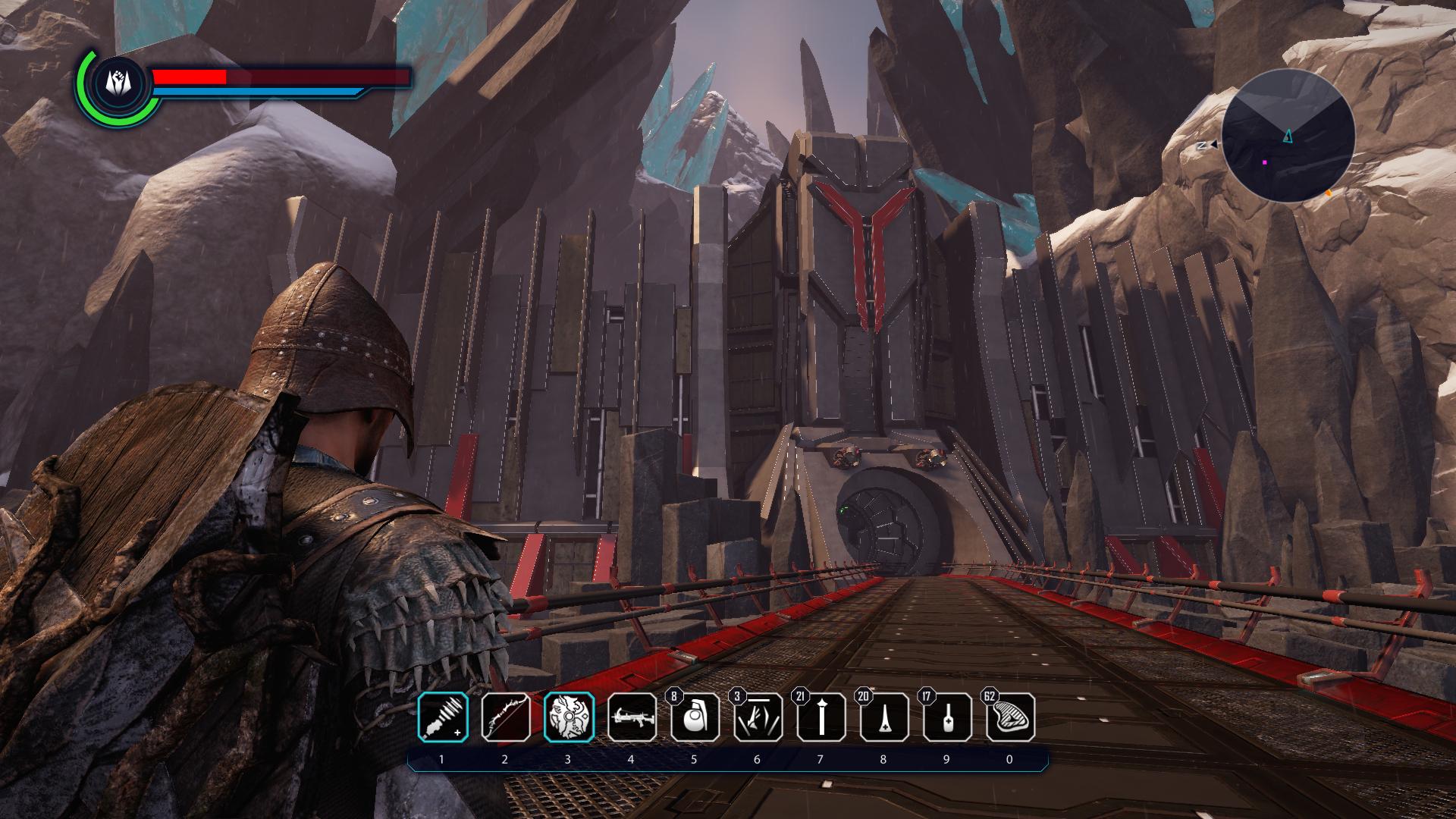Select the medicine bottle with count 17
This screenshot has width=1456, height=819.
[946, 717]
